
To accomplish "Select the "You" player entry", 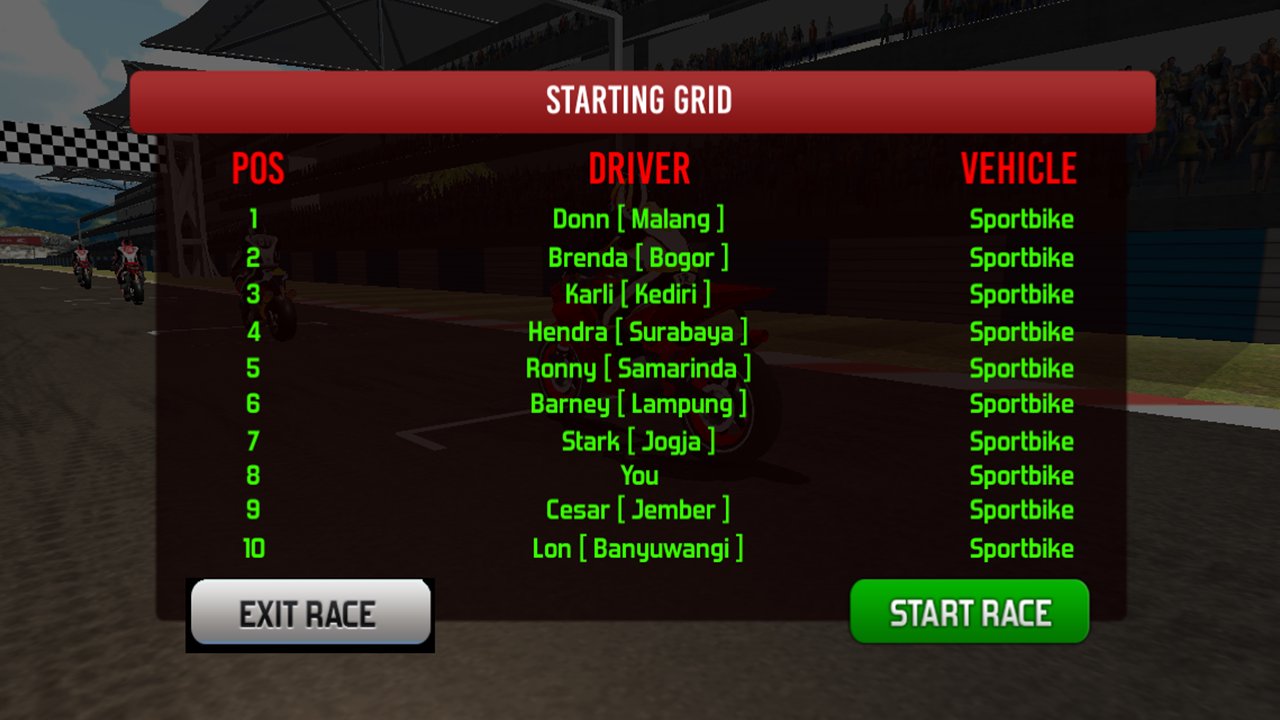I will pos(639,475).
